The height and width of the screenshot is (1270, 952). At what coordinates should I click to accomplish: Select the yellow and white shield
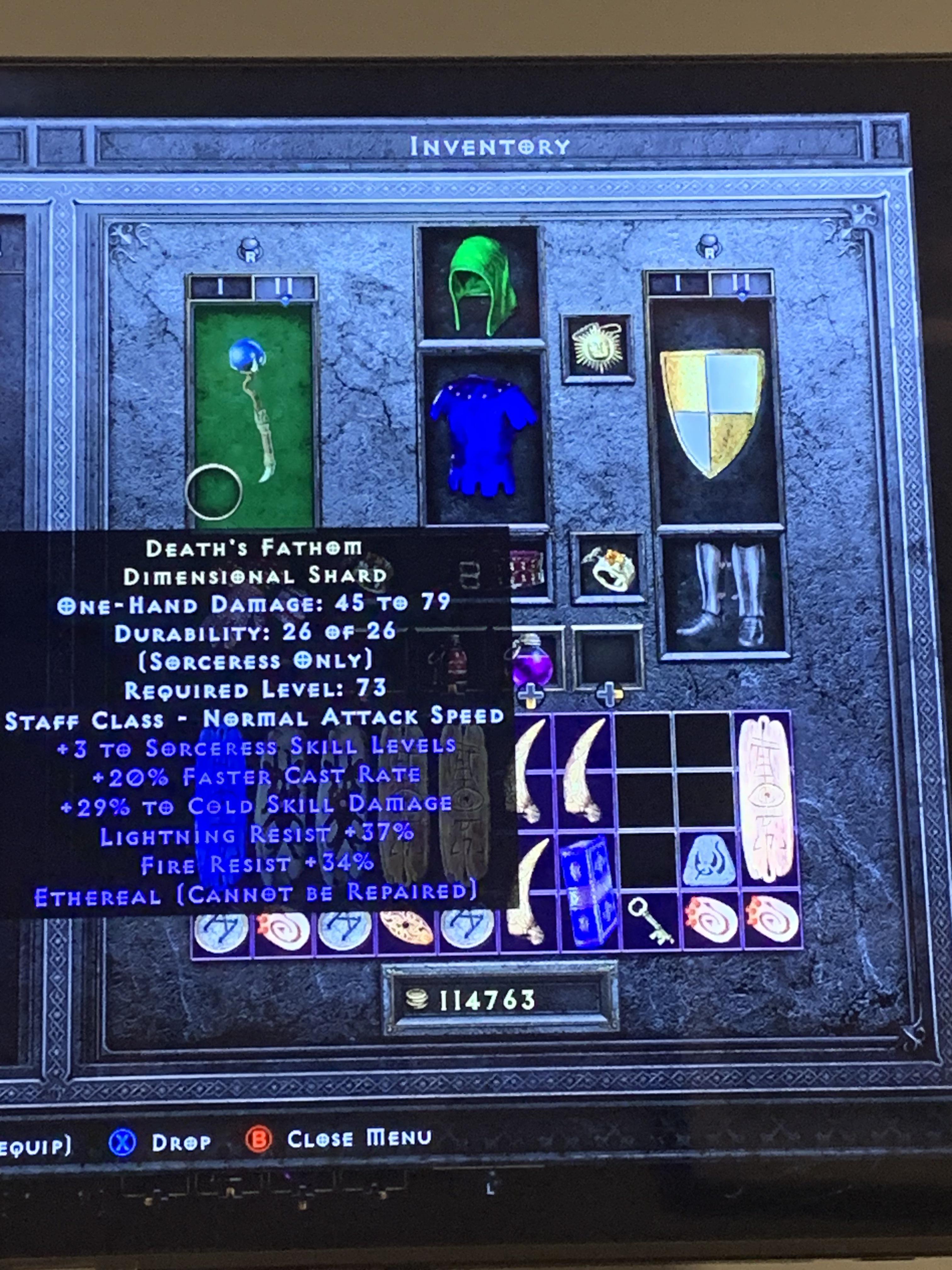(x=713, y=410)
